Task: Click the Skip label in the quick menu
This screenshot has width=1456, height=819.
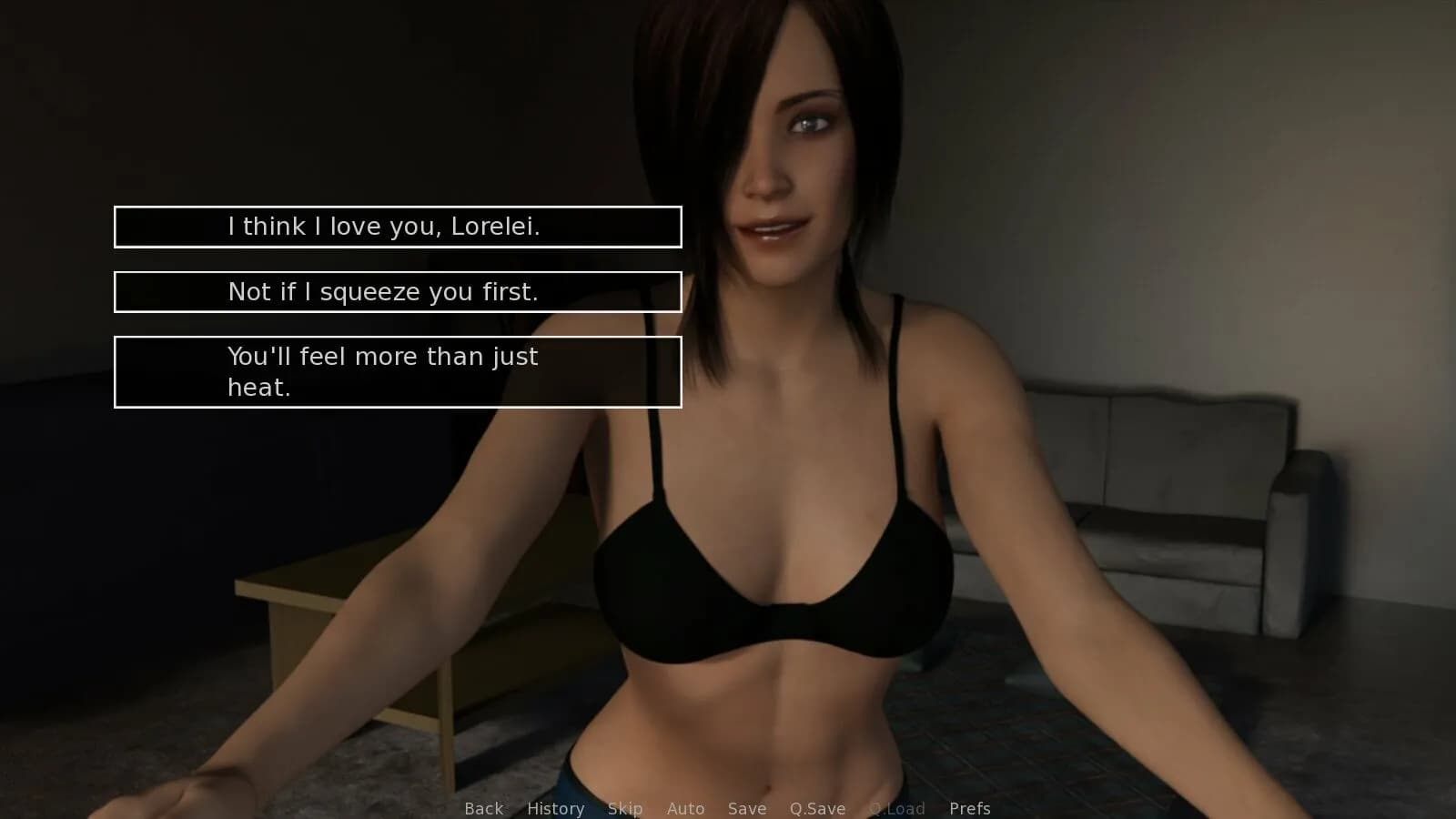Action: click(x=625, y=808)
